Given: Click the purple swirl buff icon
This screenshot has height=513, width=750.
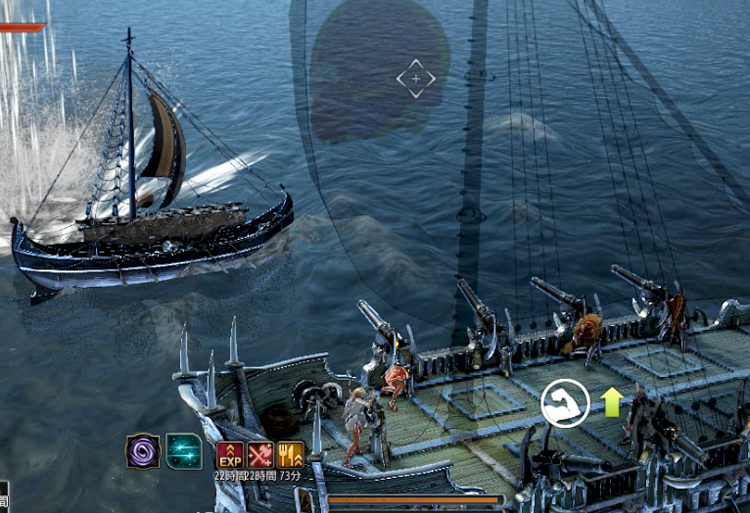Looking at the screenshot, I should click(x=143, y=451).
